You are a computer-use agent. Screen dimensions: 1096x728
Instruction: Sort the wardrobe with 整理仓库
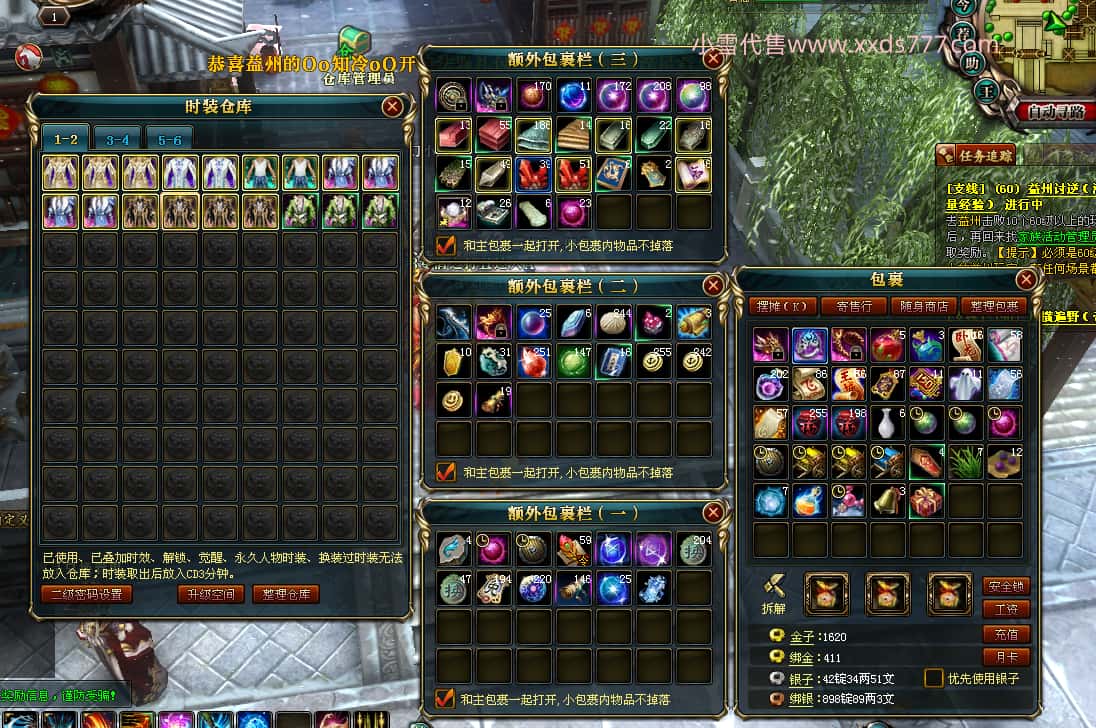pos(285,594)
